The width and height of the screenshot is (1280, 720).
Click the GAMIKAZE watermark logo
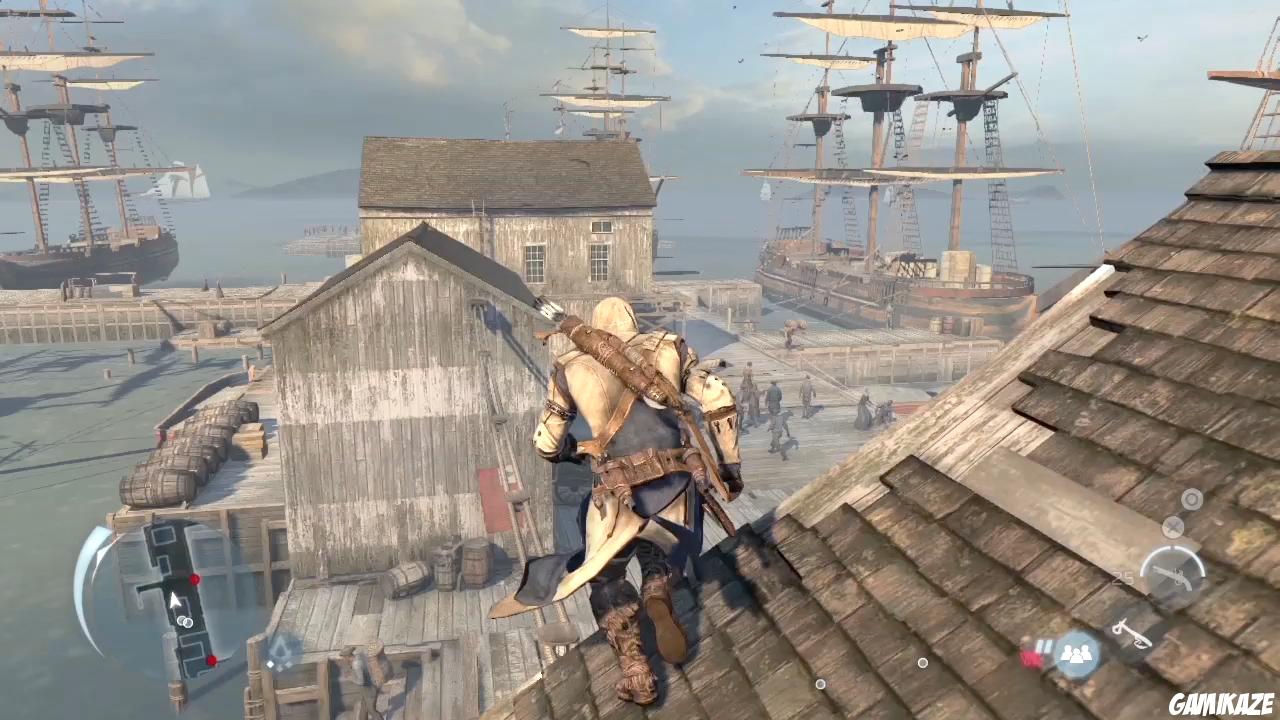pyautogui.click(x=1222, y=702)
